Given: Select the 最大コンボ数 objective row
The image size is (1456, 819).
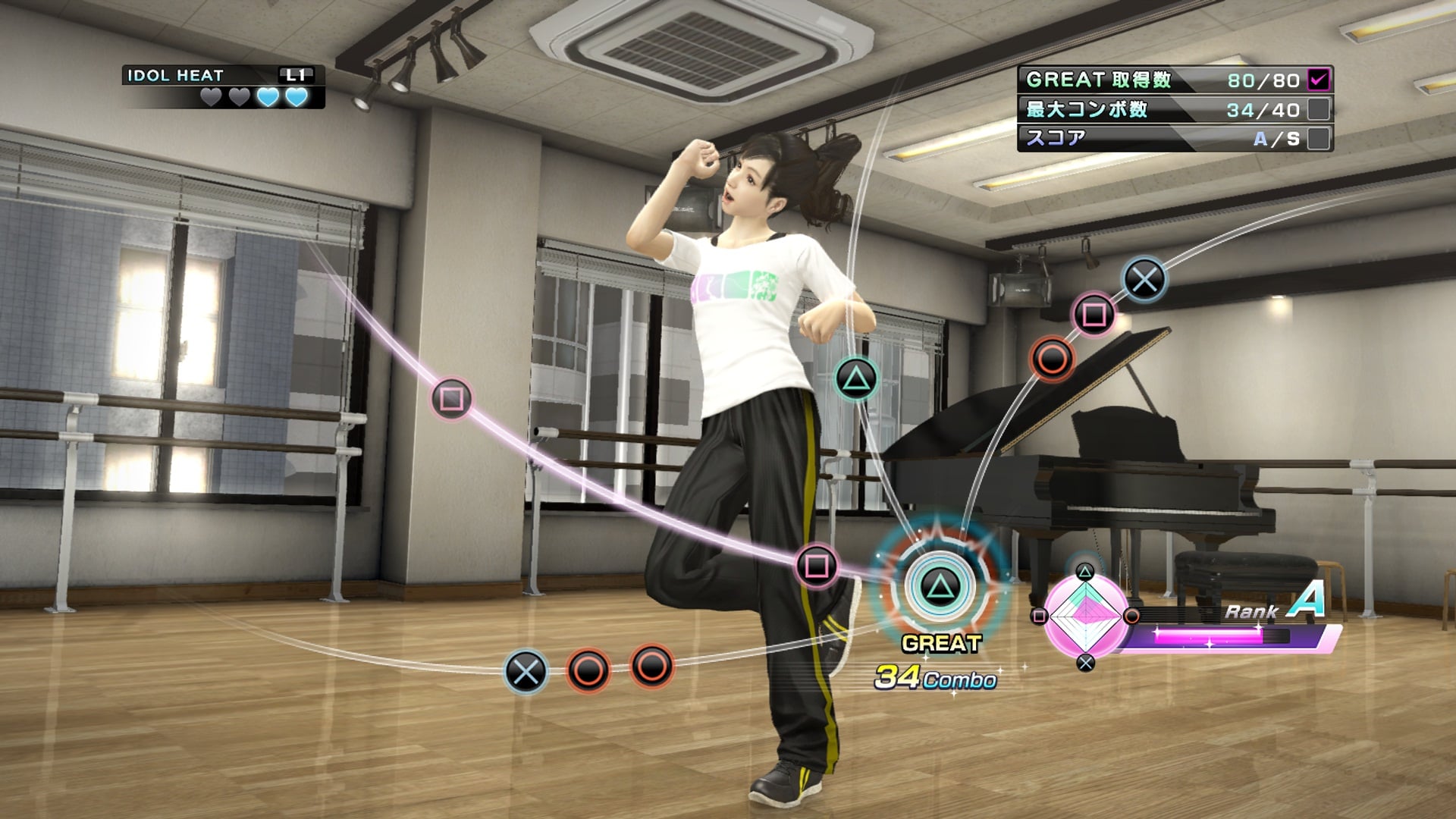Looking at the screenshot, I should (1174, 109).
